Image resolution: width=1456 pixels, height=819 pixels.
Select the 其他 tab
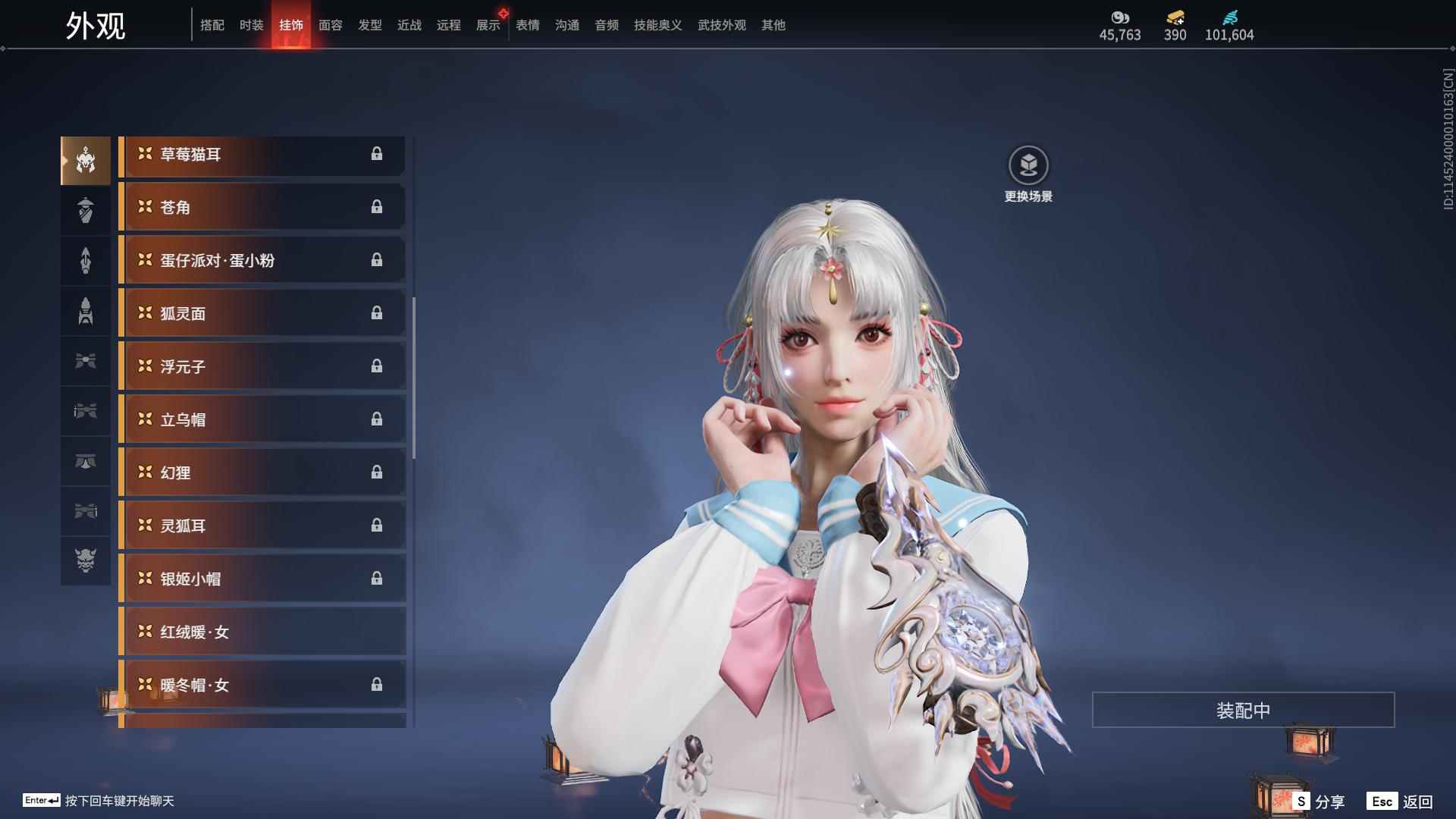pyautogui.click(x=773, y=25)
